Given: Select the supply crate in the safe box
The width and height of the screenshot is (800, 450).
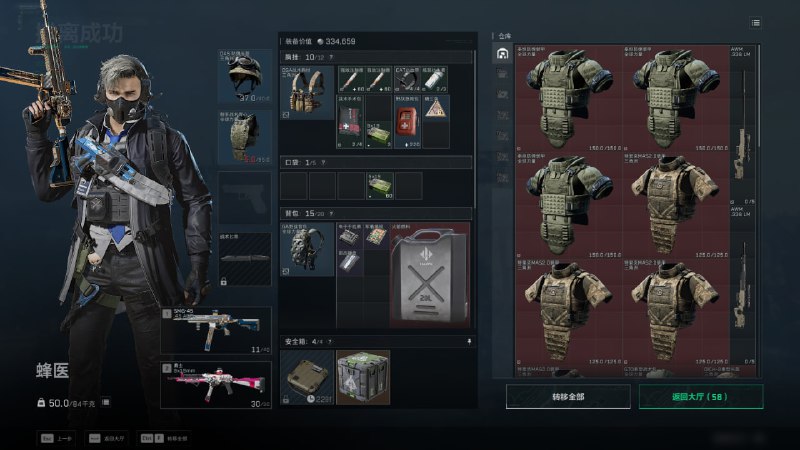Looking at the screenshot, I should coord(363,377).
